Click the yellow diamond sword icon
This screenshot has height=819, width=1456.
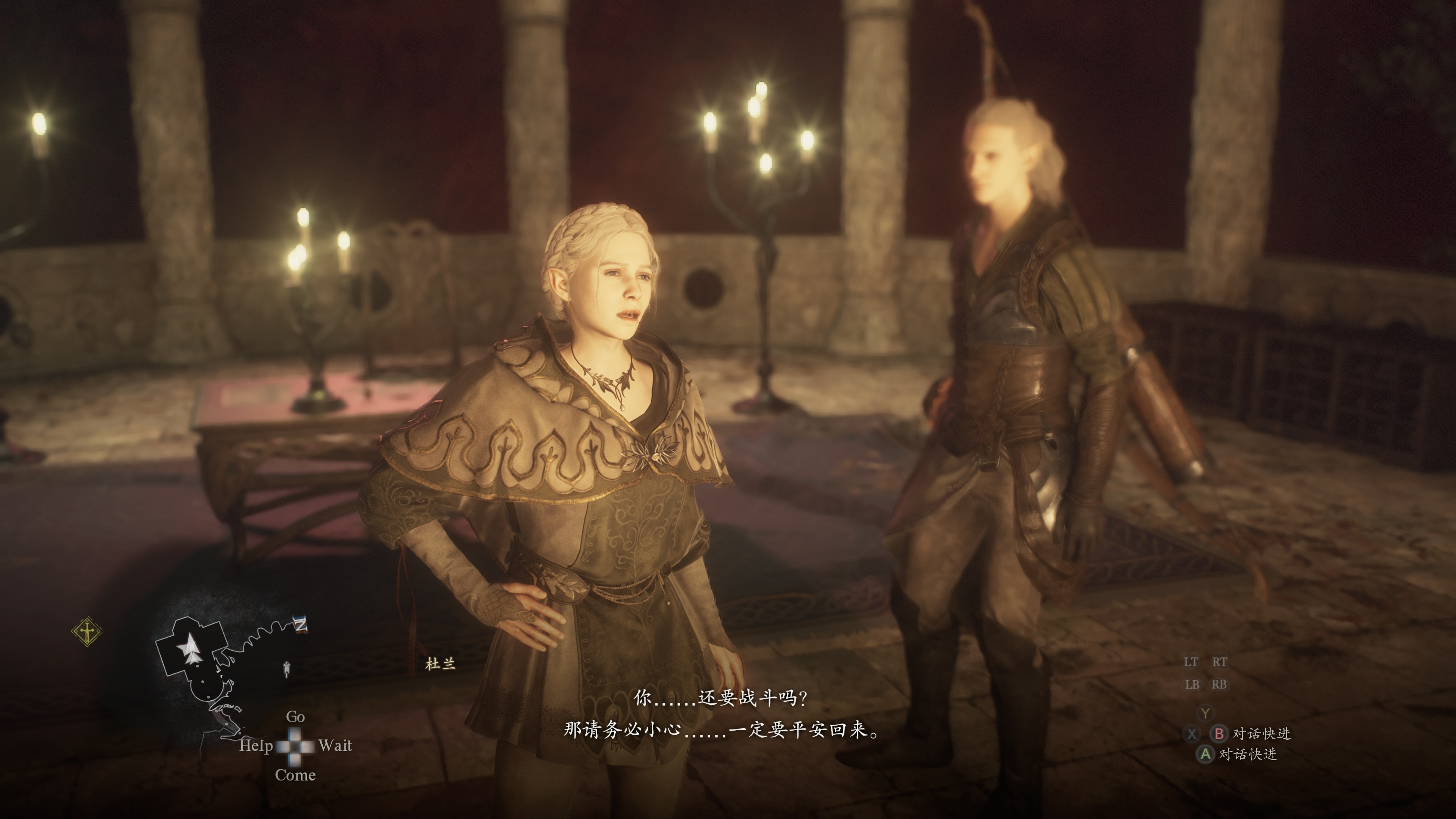point(87,631)
